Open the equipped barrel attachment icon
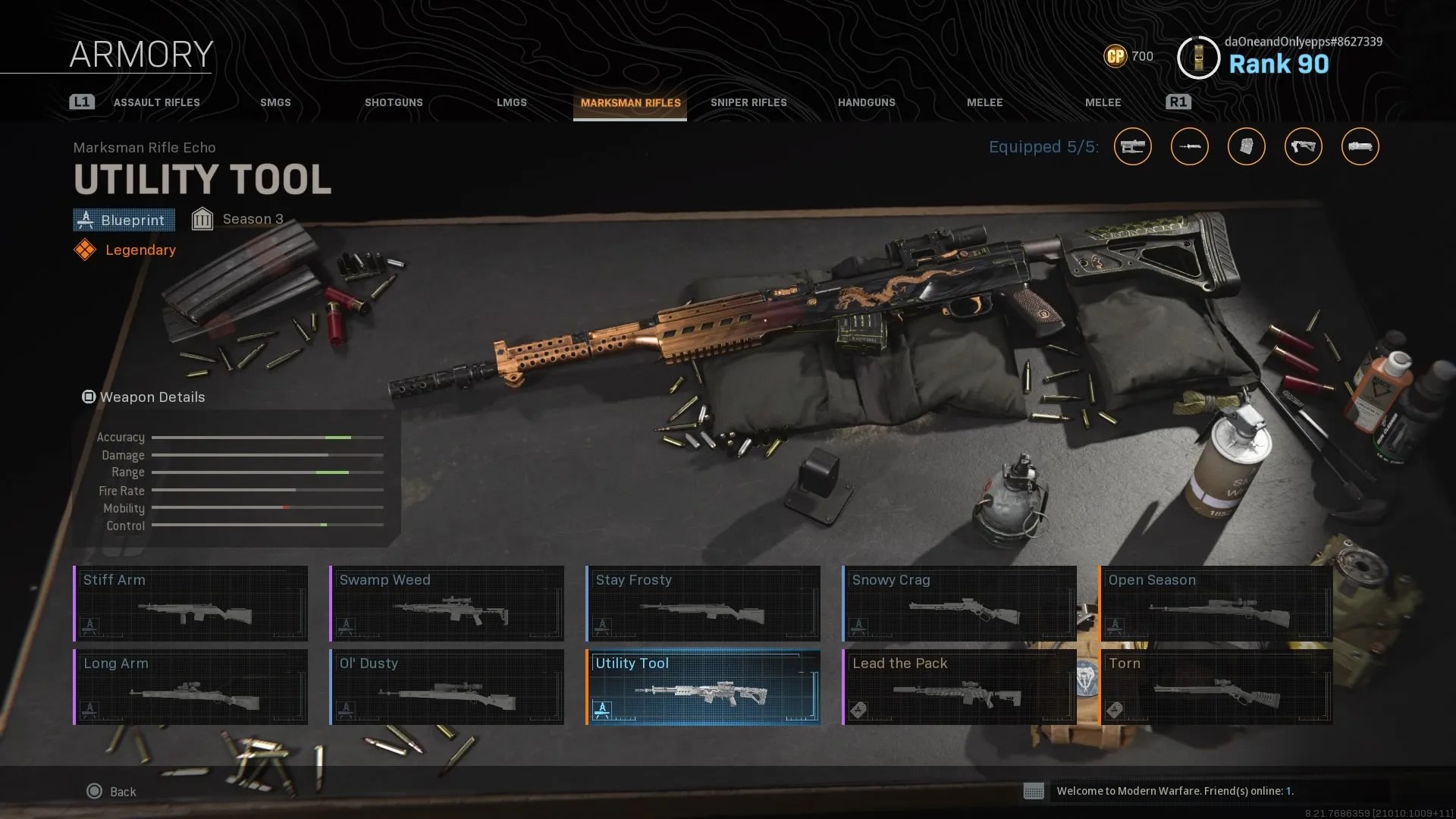Image resolution: width=1456 pixels, height=819 pixels. [x=1189, y=146]
